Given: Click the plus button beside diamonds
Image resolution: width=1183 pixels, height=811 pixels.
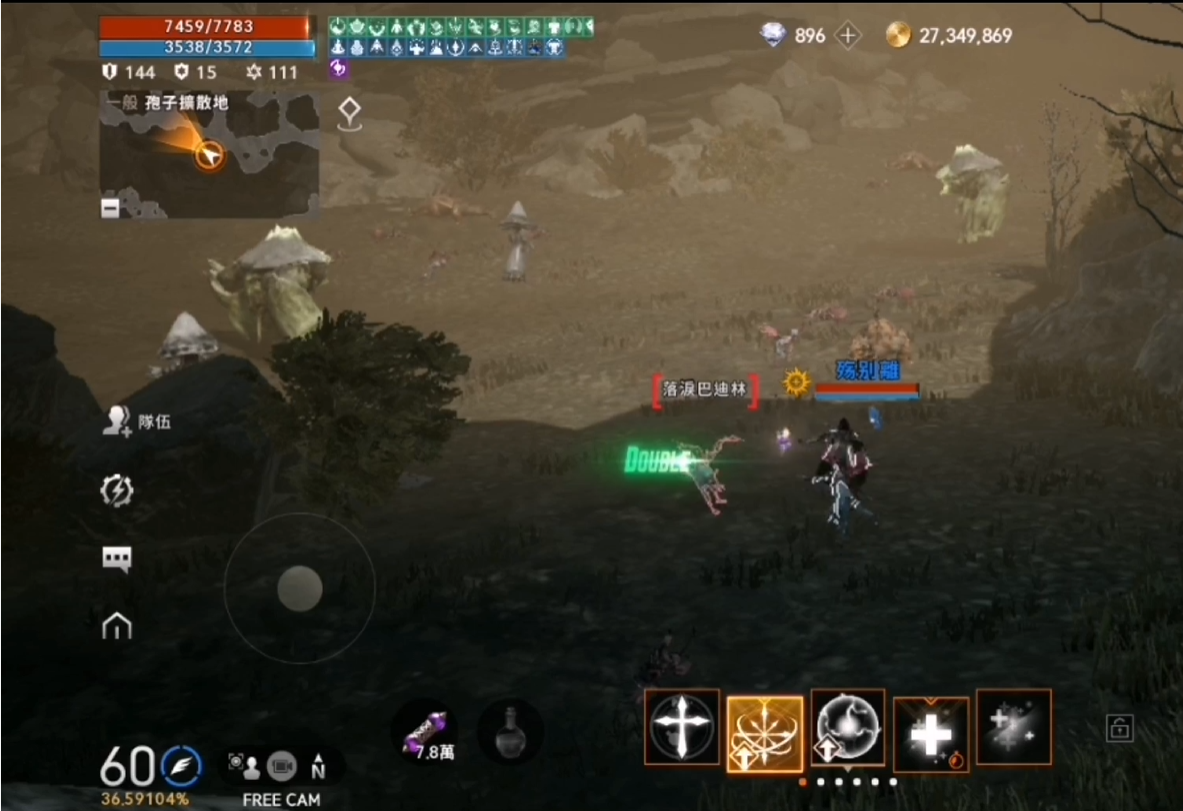Looking at the screenshot, I should pos(848,36).
